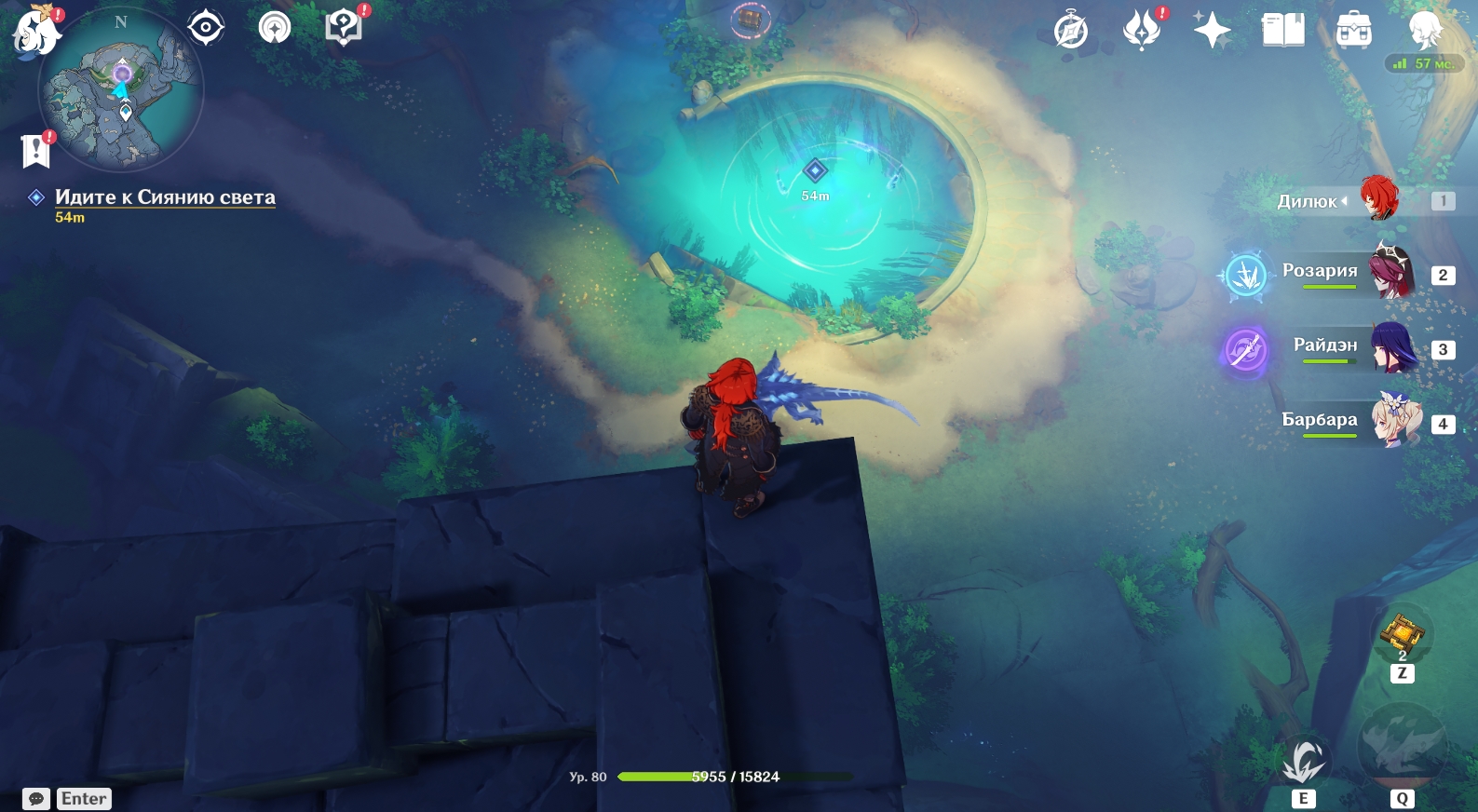
Task: Switch to party member Барбара
Action: click(1394, 421)
